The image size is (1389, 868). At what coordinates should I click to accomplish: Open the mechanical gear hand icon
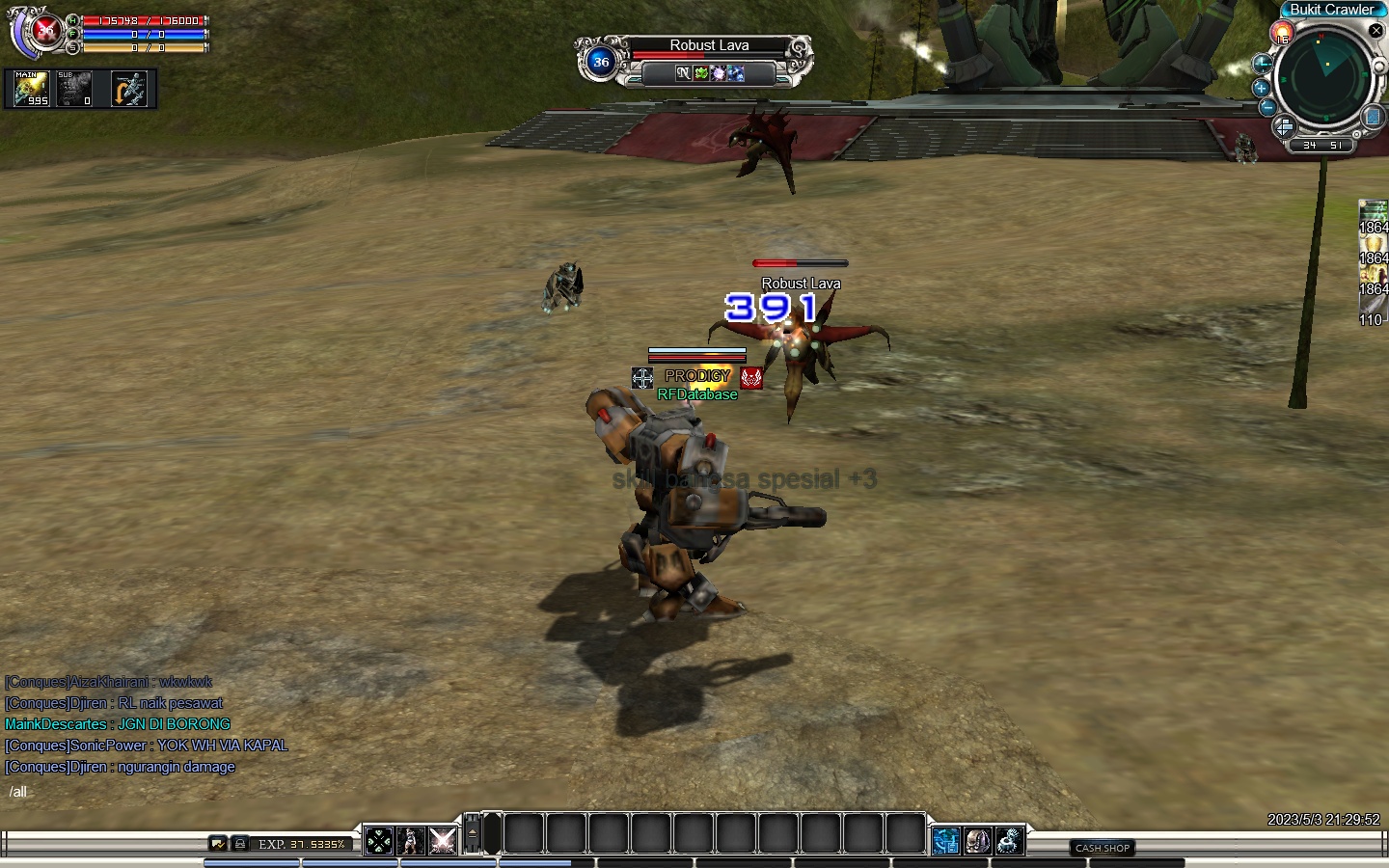coord(1009,841)
